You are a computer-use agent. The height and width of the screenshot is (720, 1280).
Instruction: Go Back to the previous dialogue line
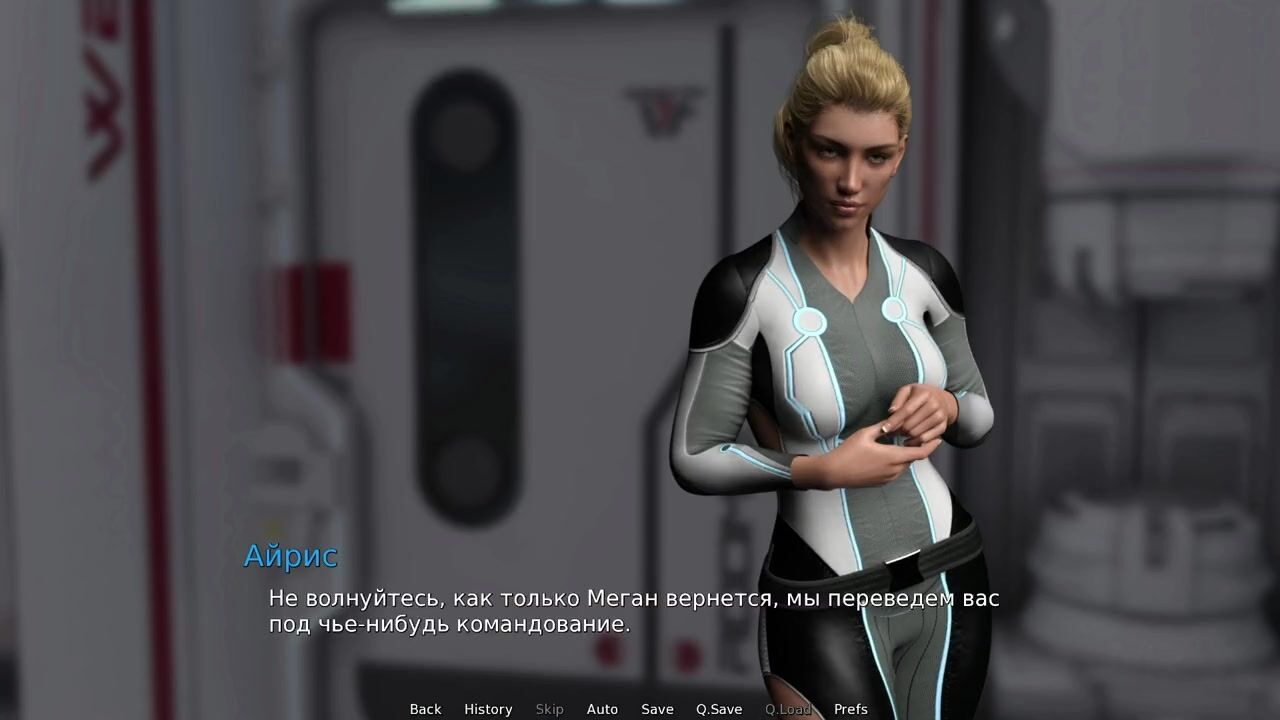(x=425, y=709)
